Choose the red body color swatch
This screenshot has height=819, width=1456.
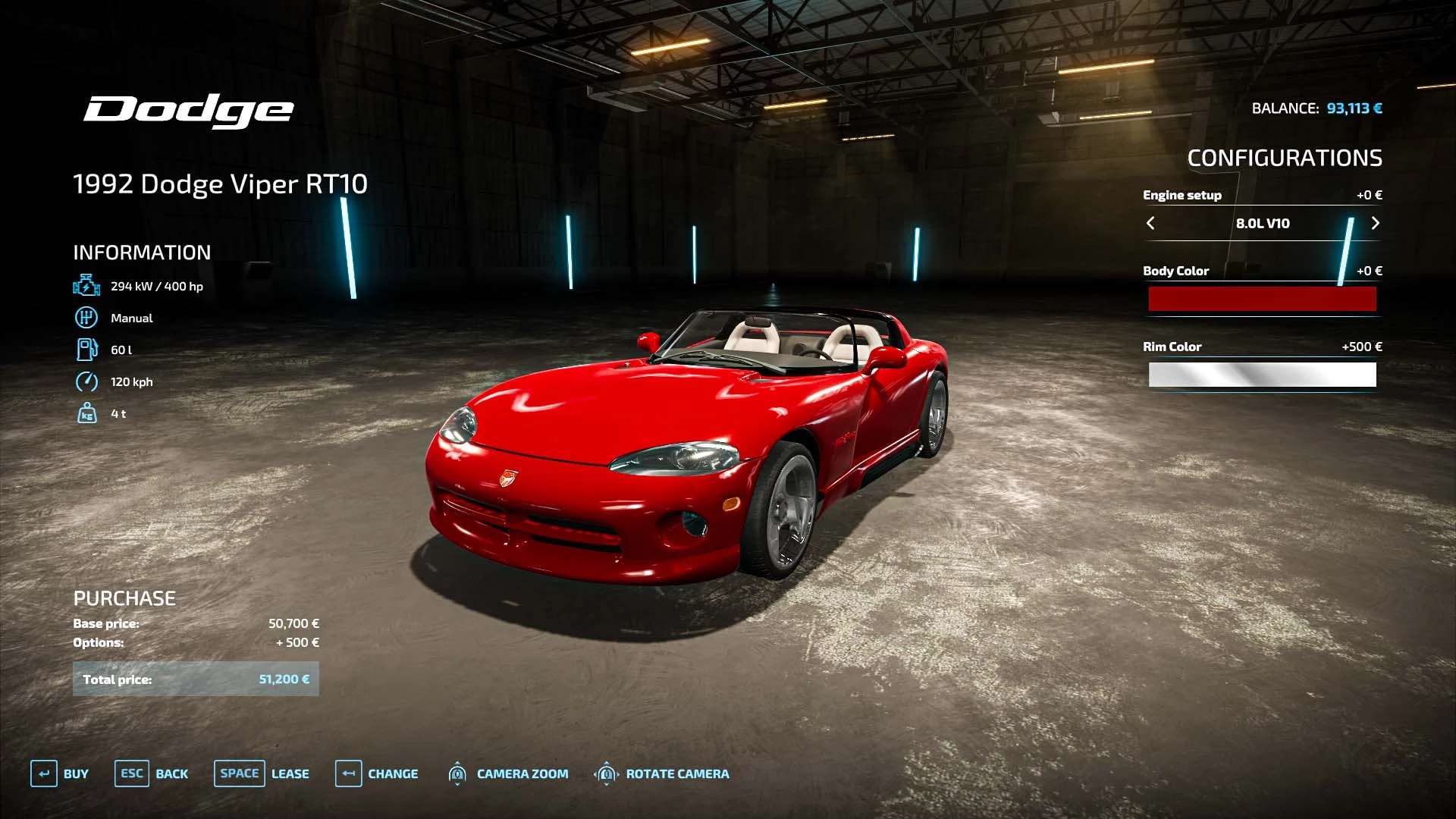(1262, 299)
